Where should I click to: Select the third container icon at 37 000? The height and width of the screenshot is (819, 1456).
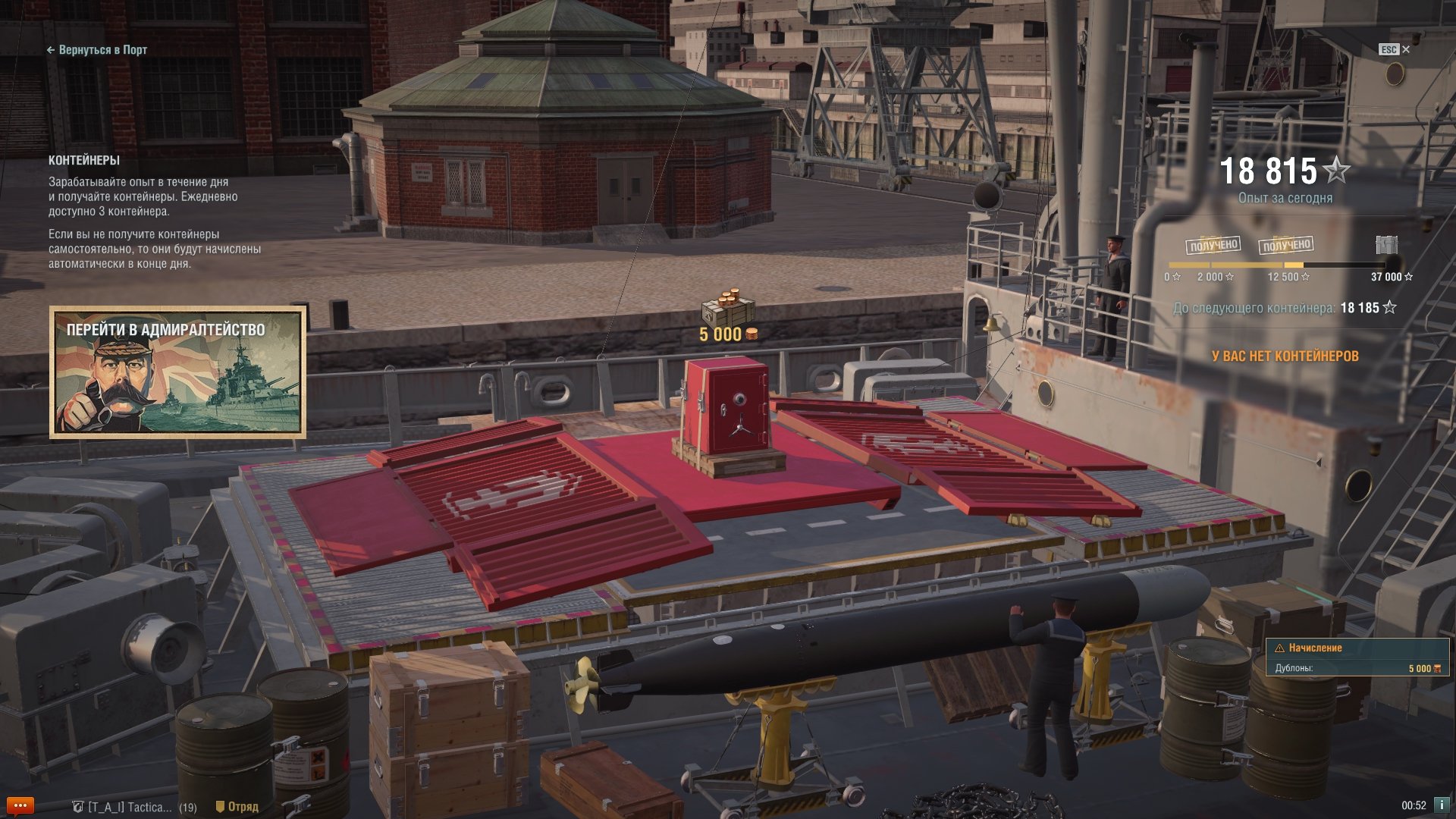click(1386, 245)
